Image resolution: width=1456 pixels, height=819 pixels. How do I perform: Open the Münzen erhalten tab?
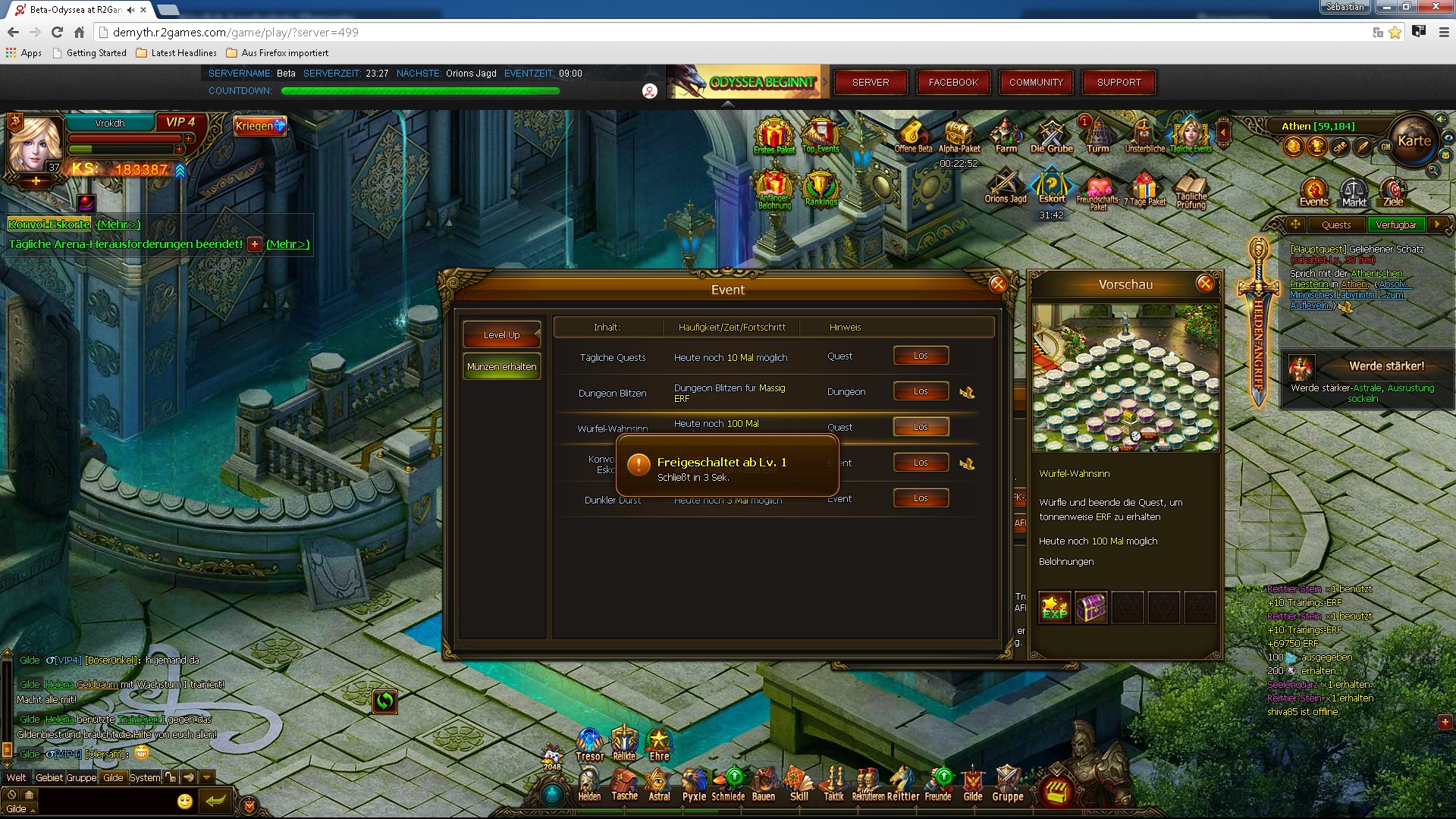pyautogui.click(x=501, y=367)
